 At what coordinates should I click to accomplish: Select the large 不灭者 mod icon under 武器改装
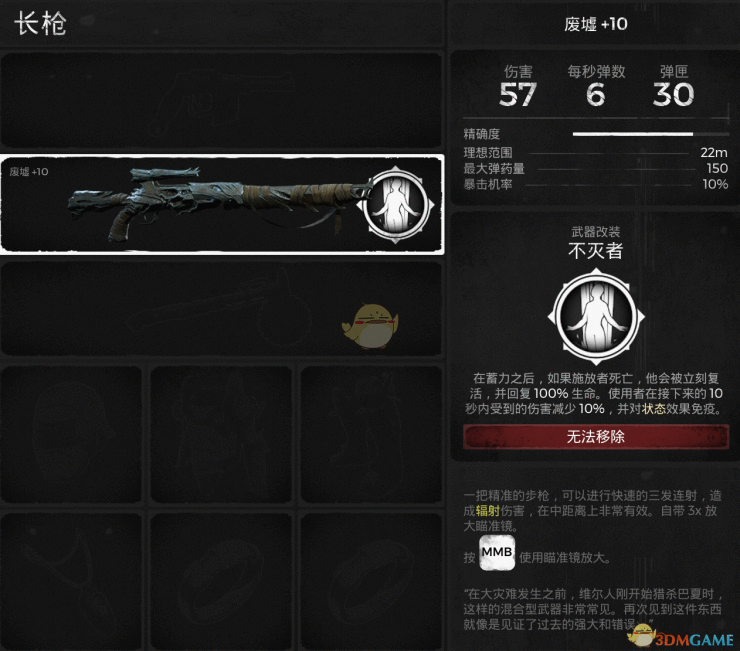[x=595, y=317]
